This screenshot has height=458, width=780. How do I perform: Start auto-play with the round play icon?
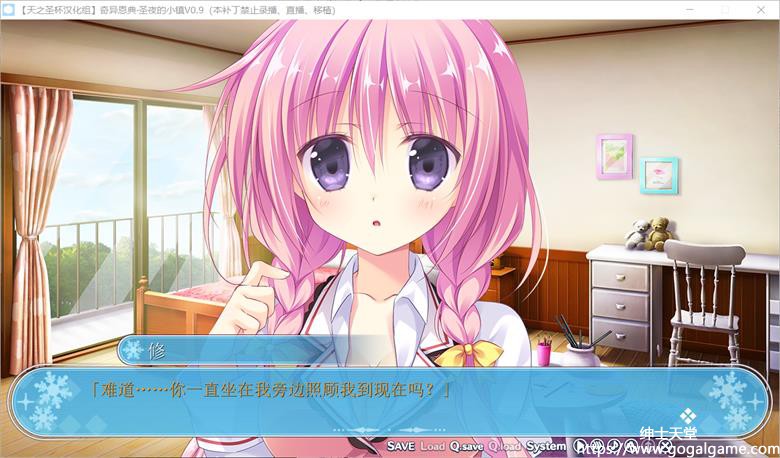580,445
